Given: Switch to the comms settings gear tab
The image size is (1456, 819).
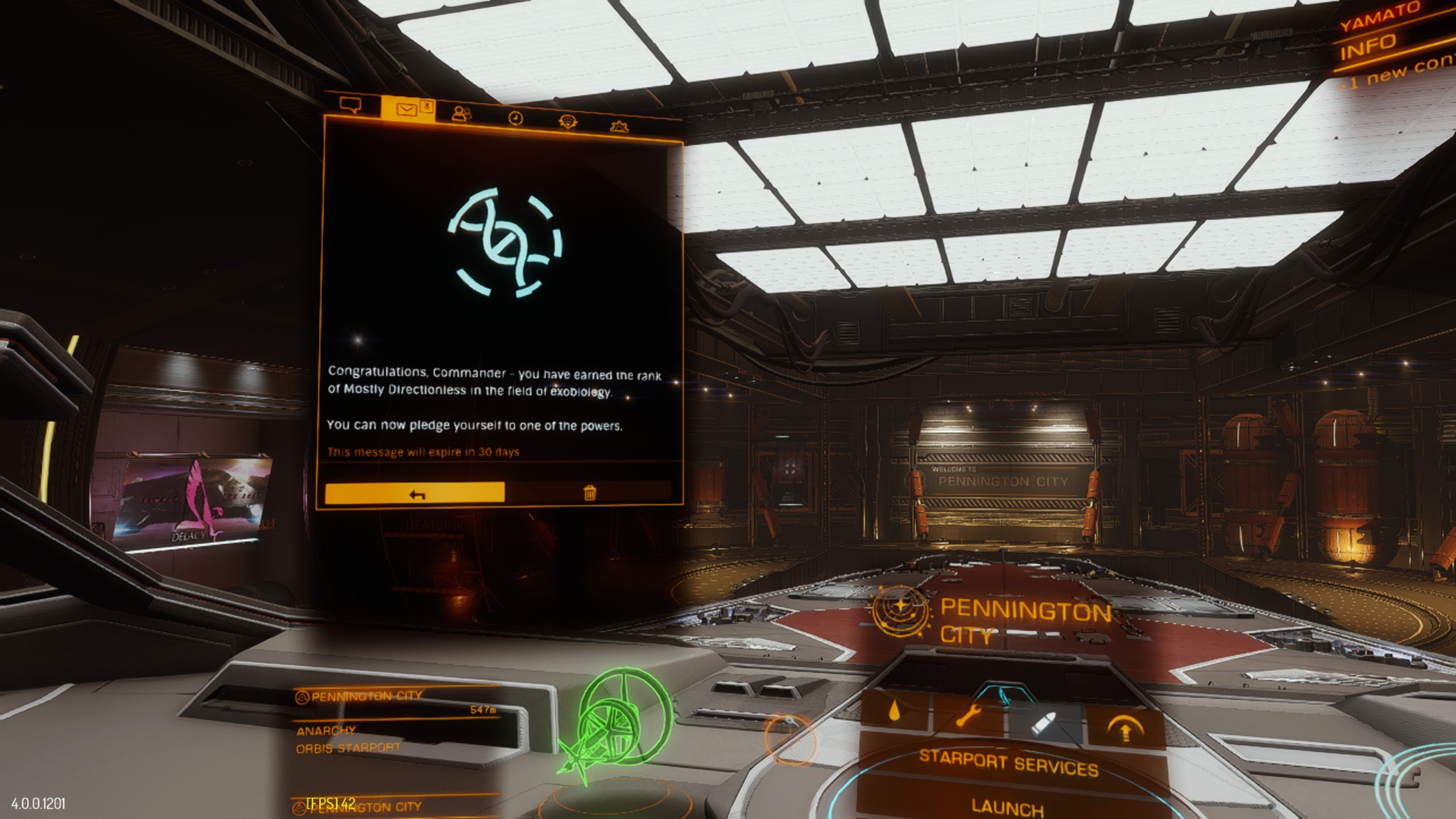Looking at the screenshot, I should coord(619,126).
